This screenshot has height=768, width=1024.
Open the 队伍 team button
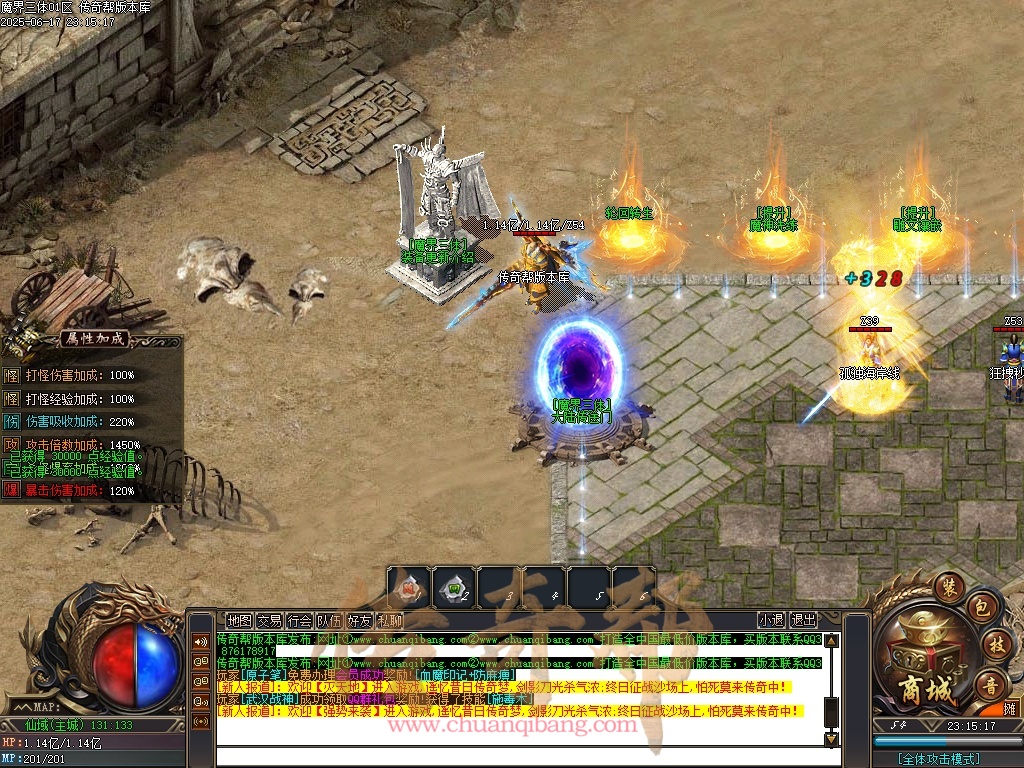329,620
